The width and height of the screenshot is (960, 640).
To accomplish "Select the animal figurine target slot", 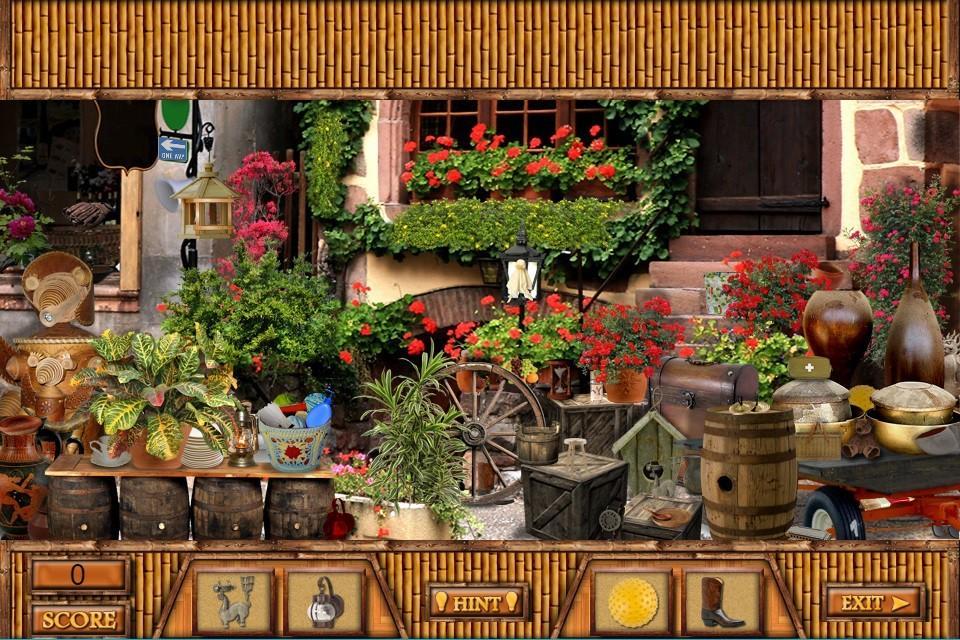I will (x=233, y=602).
